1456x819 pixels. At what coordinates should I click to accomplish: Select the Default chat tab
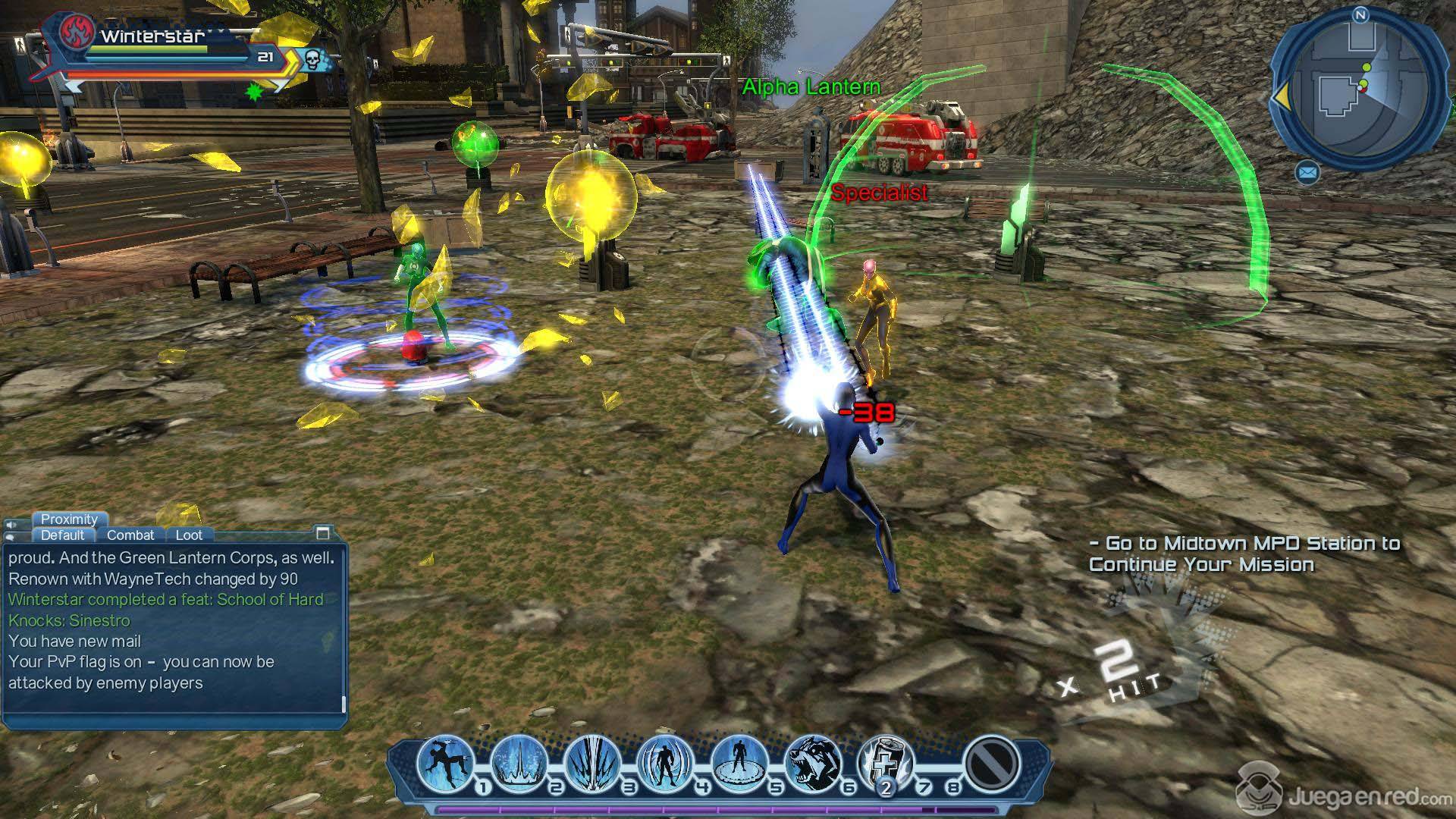[62, 535]
